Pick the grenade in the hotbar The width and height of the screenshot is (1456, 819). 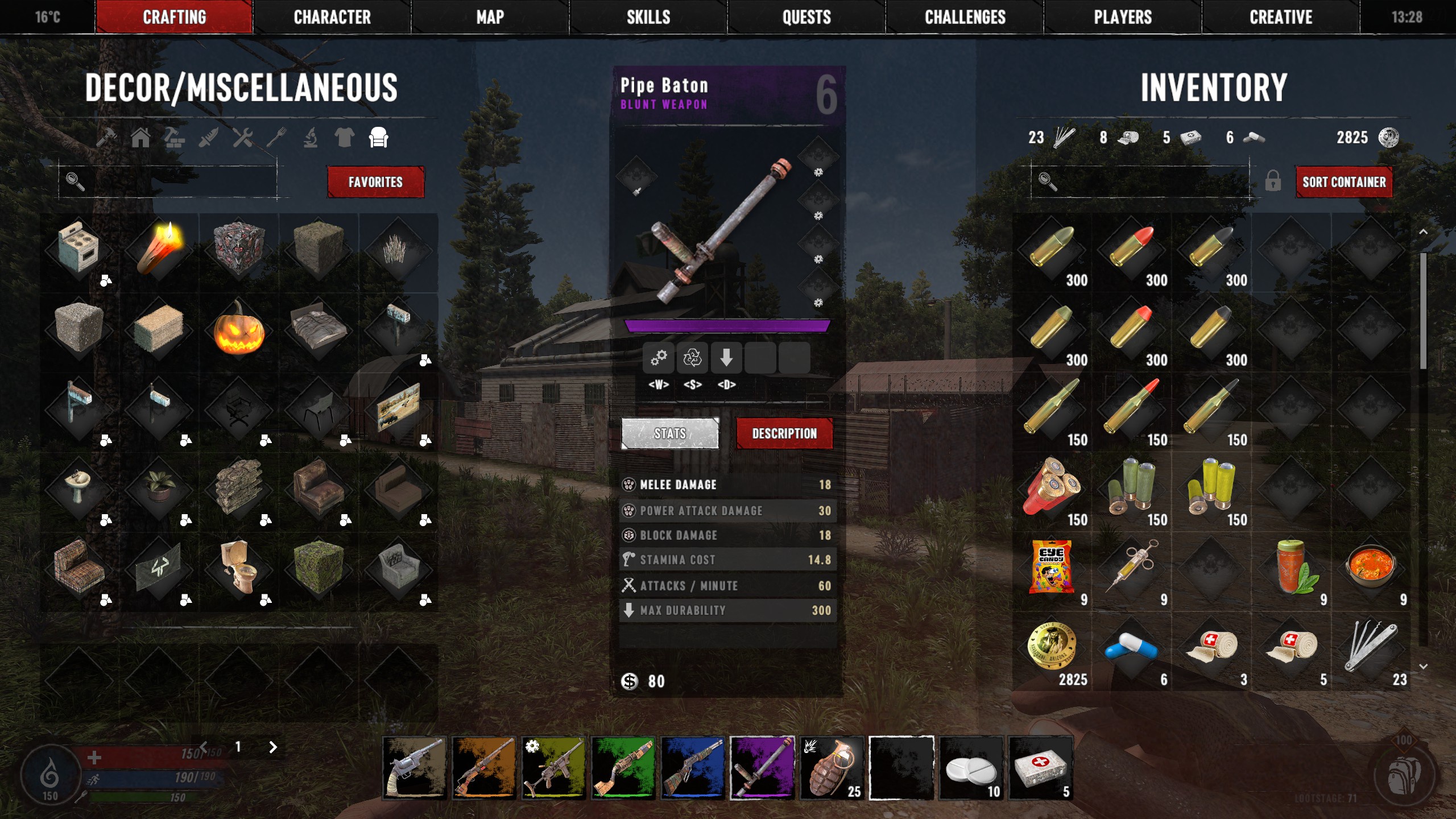point(832,768)
